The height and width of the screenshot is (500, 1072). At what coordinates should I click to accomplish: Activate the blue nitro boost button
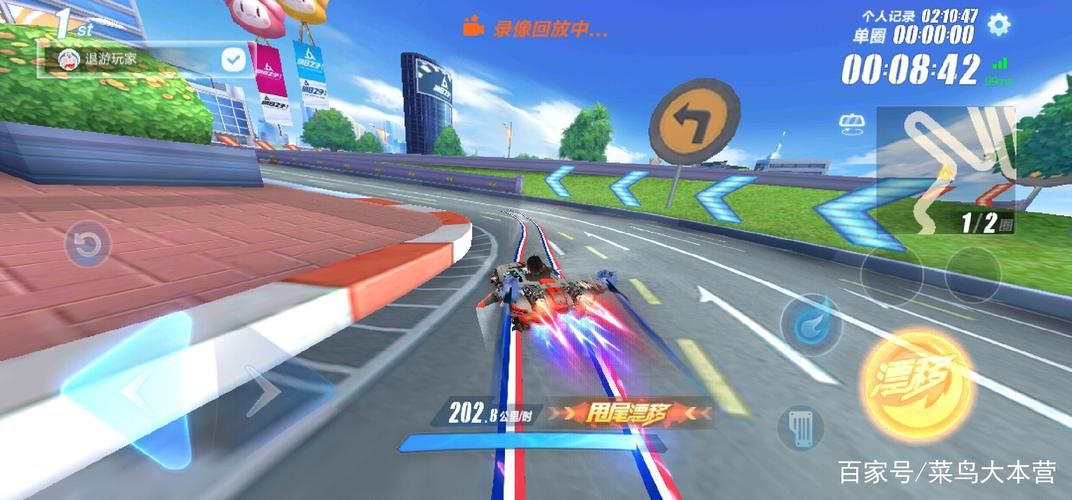tap(810, 323)
